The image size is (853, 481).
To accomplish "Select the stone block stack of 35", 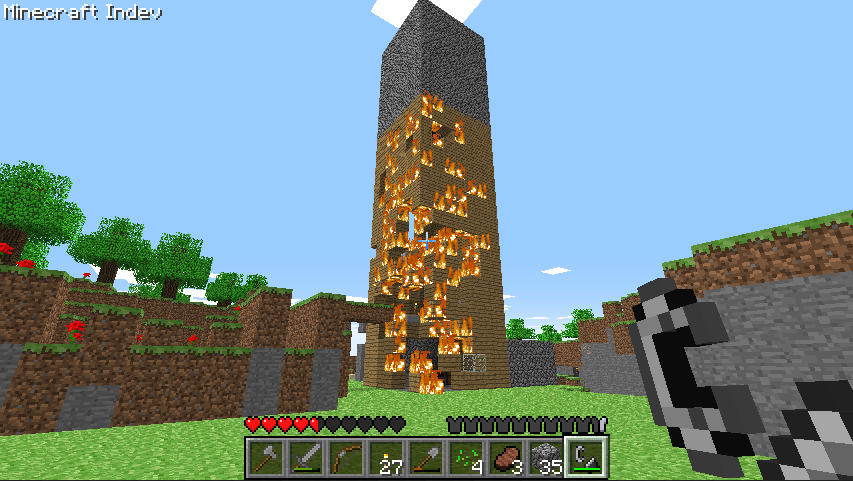I will 545,458.
